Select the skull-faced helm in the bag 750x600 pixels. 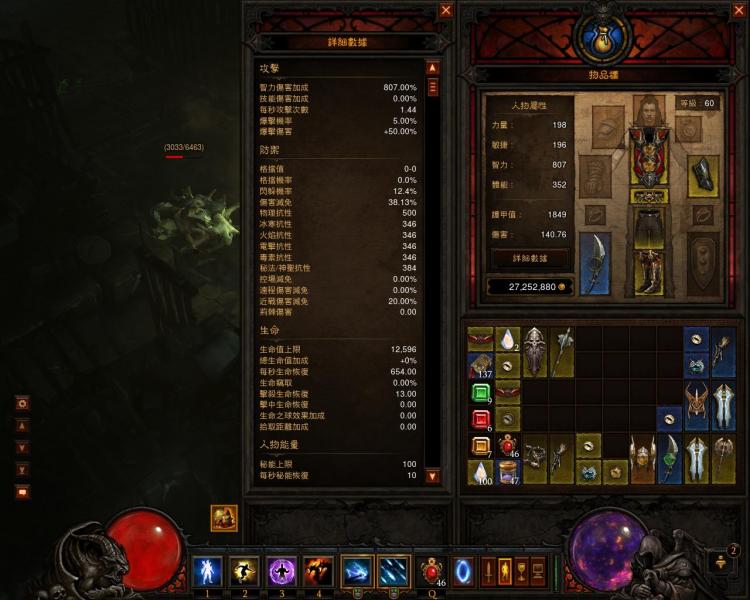coord(535,352)
